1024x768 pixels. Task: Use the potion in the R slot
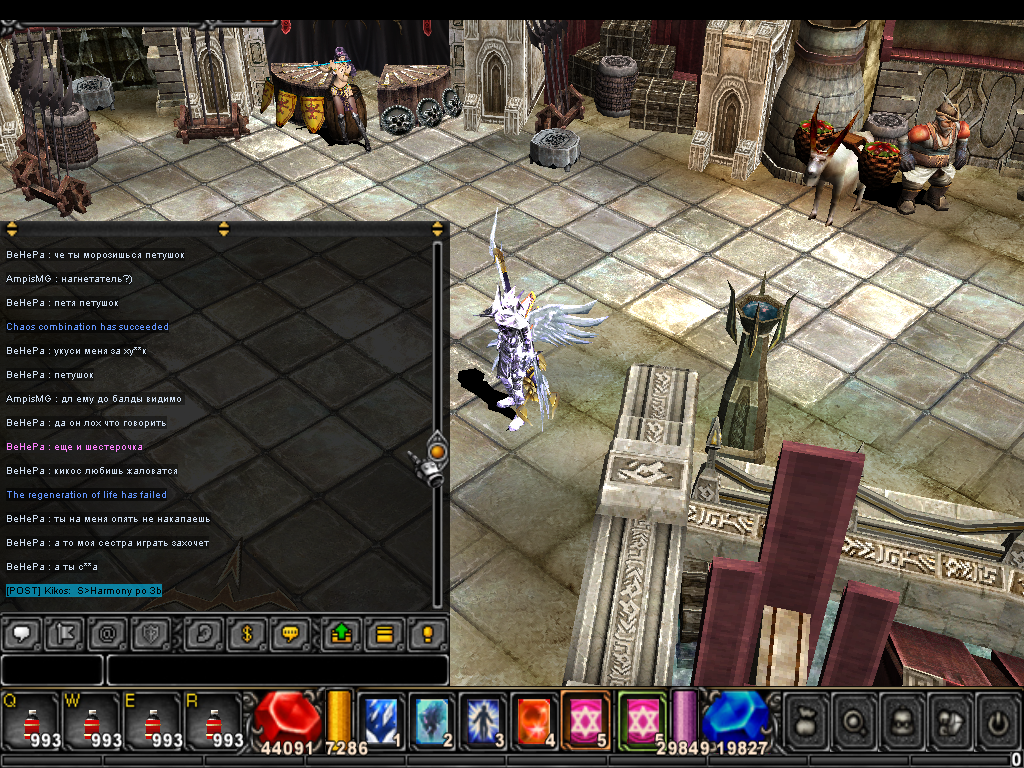213,719
